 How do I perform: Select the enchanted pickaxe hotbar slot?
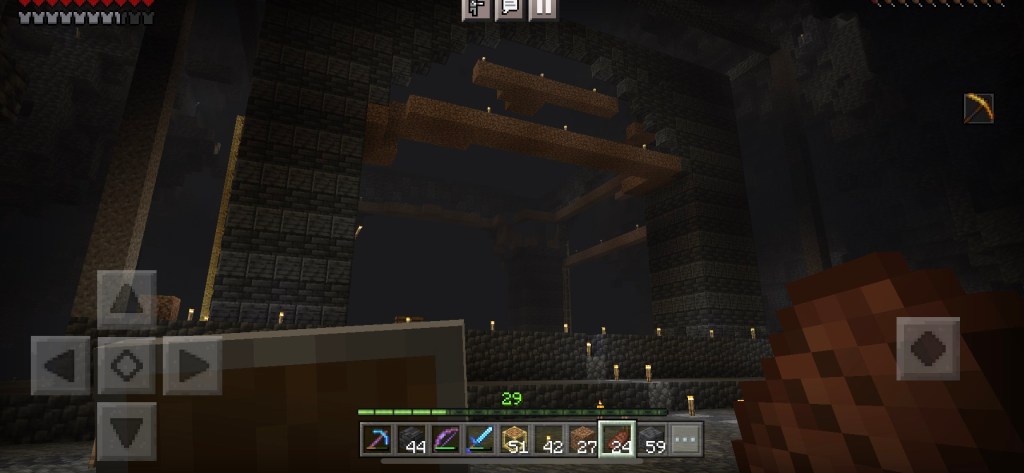(x=377, y=439)
